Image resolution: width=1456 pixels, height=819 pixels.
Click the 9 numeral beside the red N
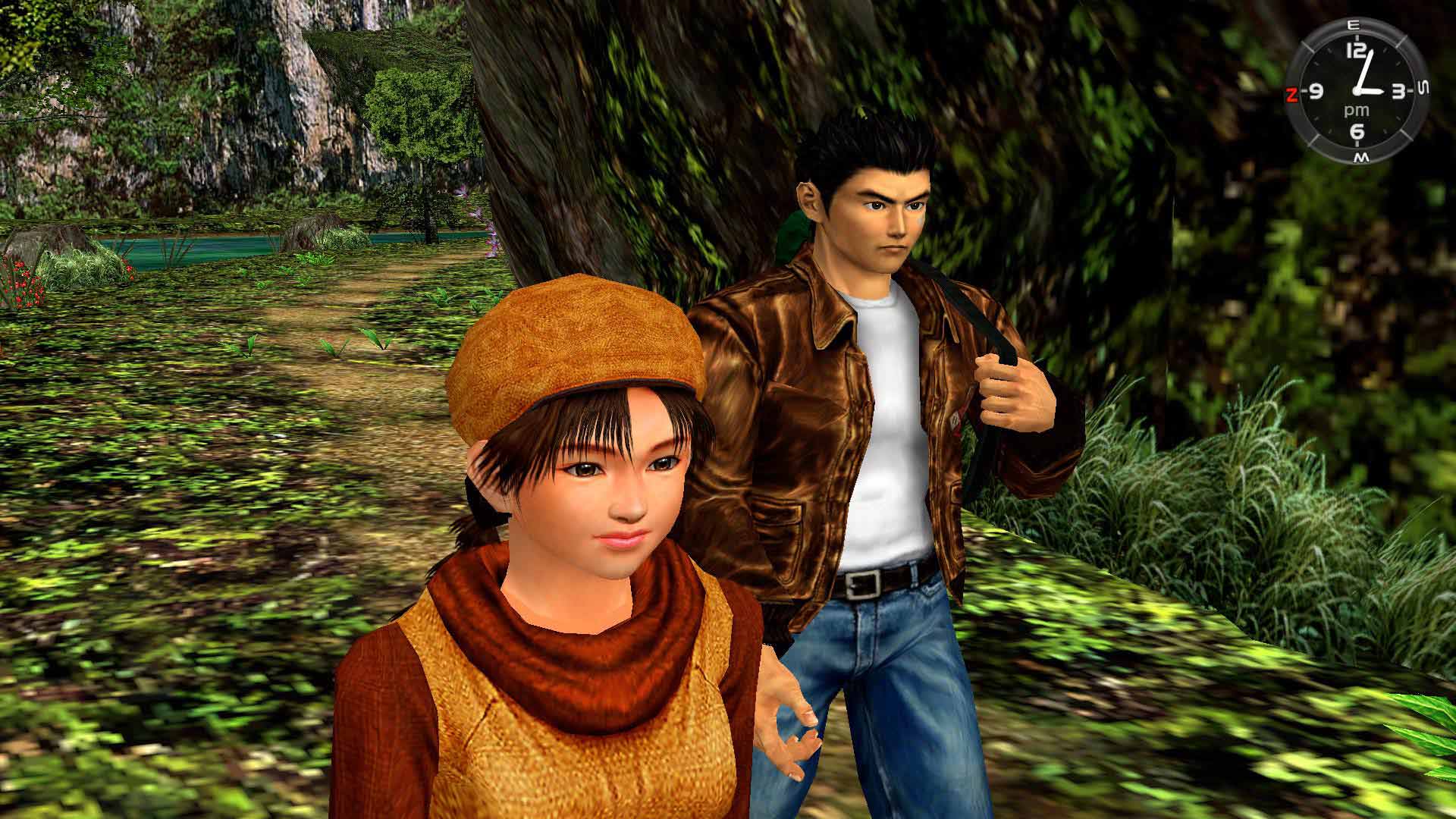pyautogui.click(x=1316, y=91)
